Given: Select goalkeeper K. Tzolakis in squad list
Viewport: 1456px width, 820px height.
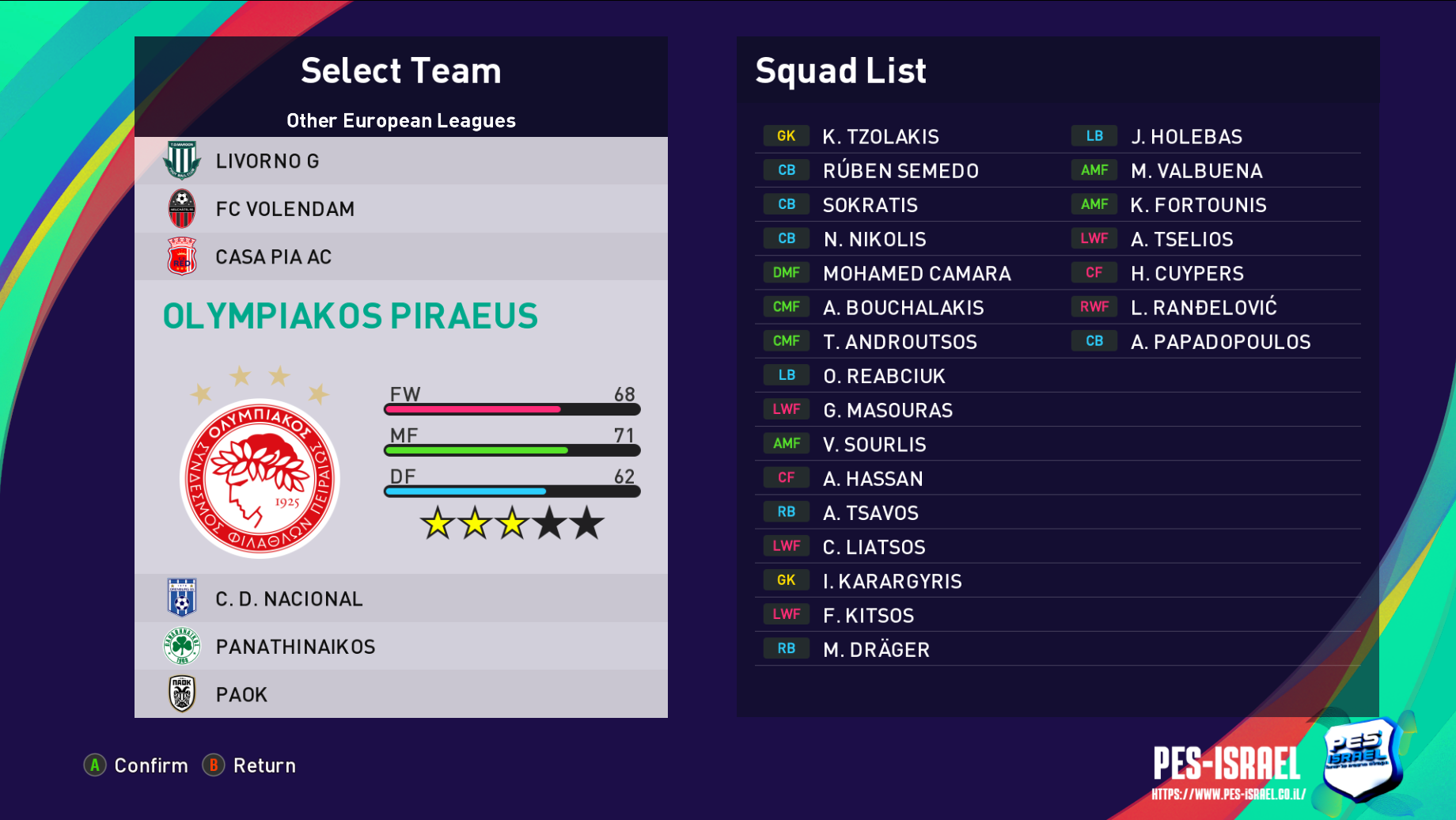Looking at the screenshot, I should [x=880, y=137].
